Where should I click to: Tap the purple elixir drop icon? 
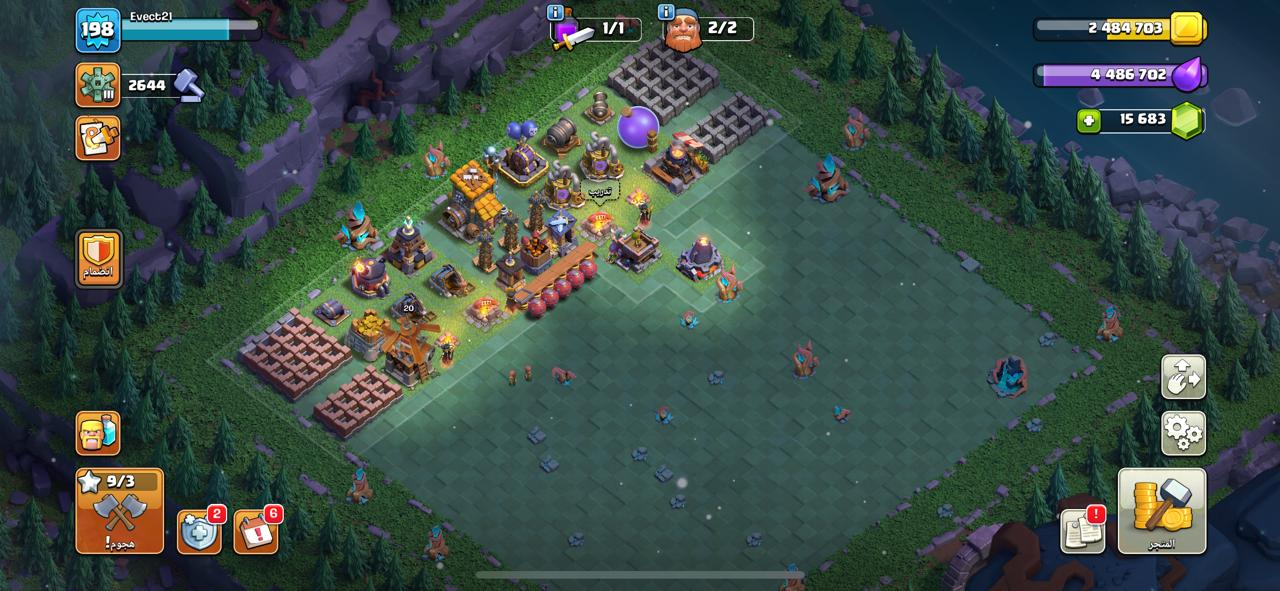click(x=1188, y=75)
